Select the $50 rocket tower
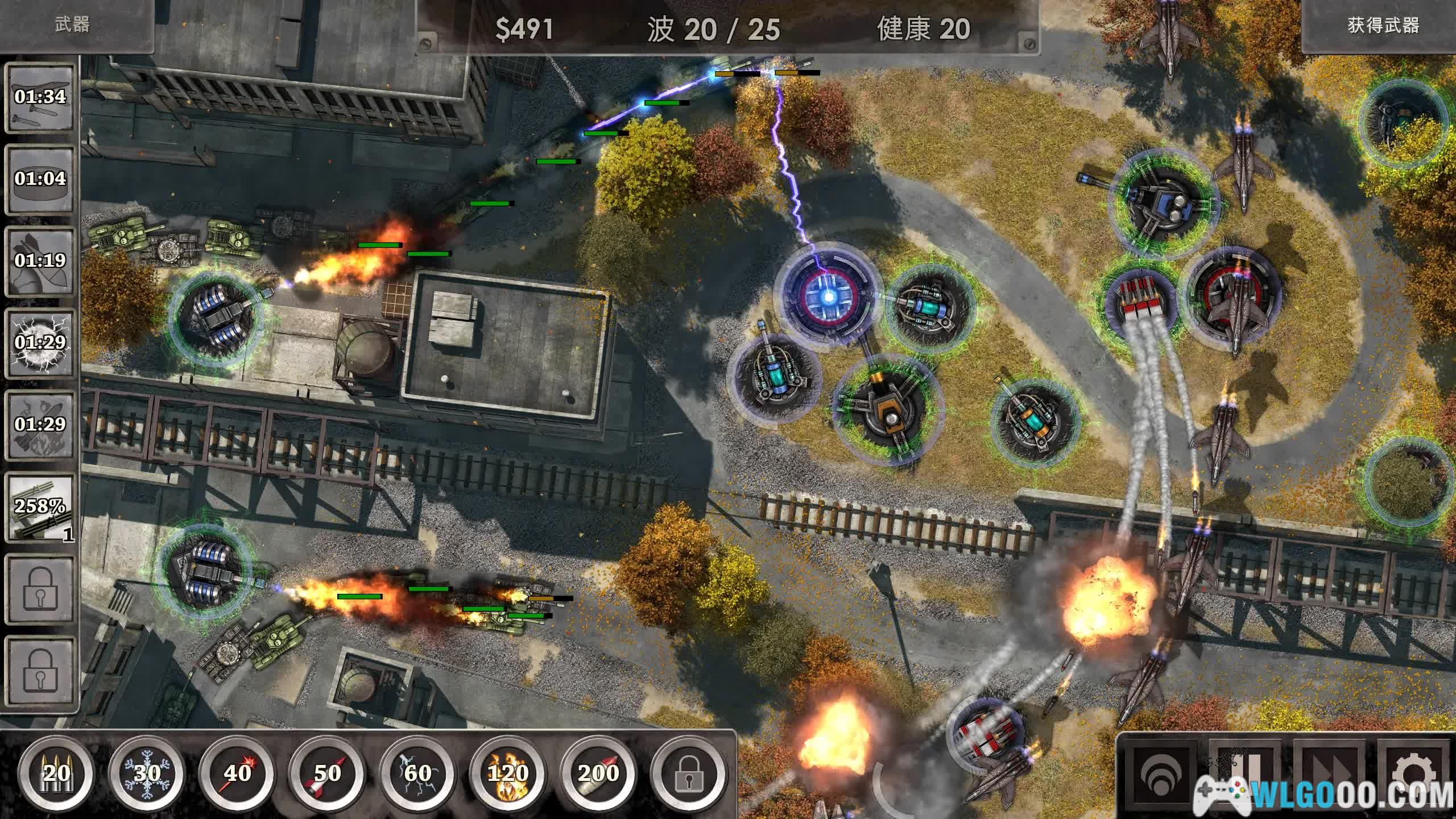 tap(328, 773)
